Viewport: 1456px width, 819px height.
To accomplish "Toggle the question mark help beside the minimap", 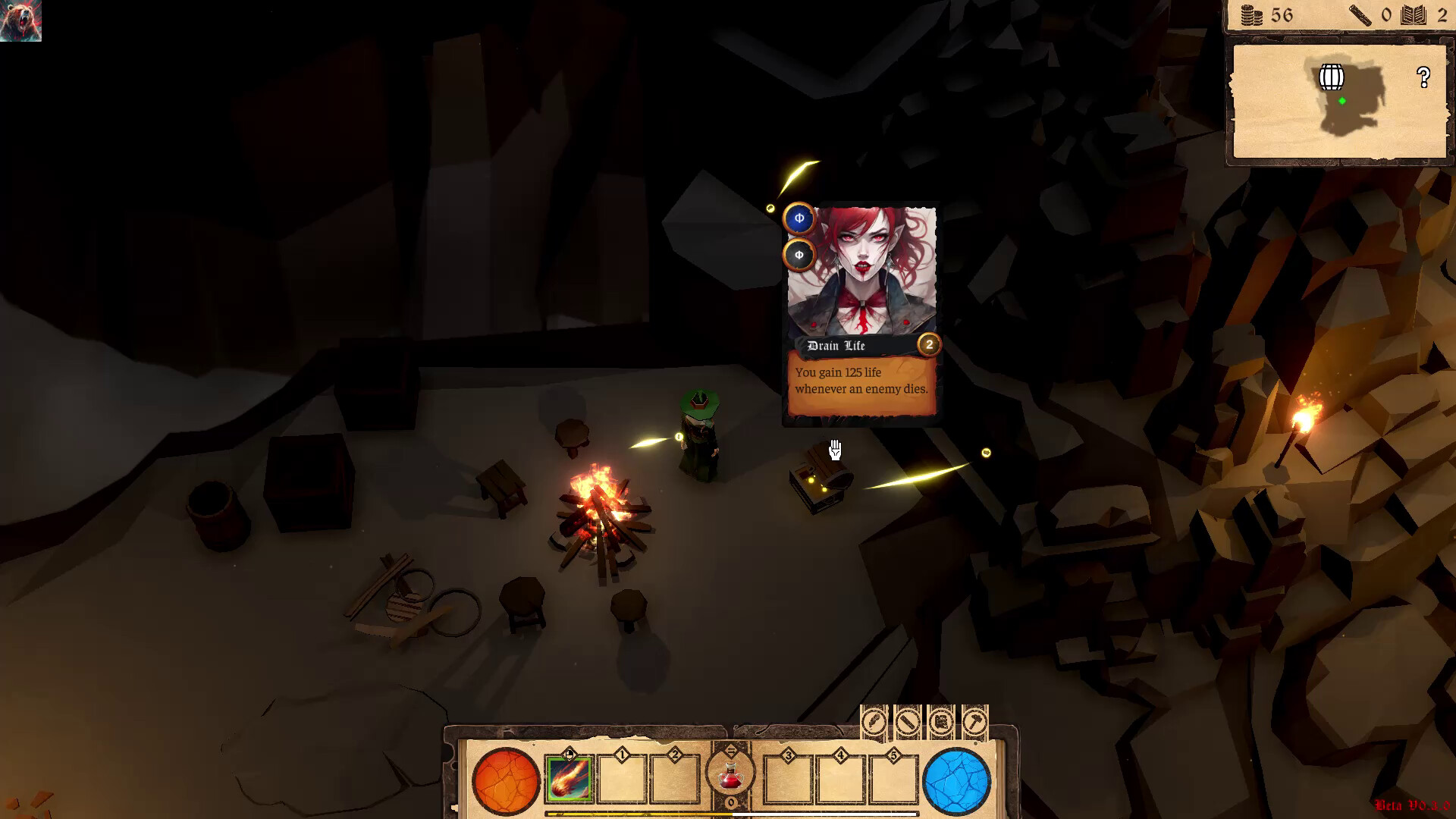I will (x=1423, y=76).
